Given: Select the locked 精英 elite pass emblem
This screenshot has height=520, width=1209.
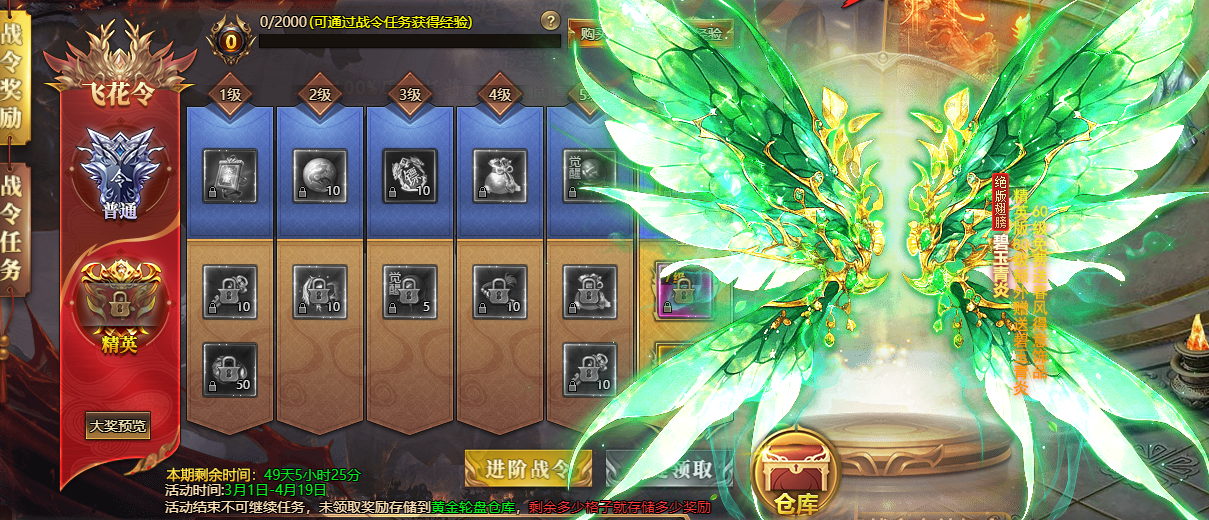Looking at the screenshot, I should point(120,300).
